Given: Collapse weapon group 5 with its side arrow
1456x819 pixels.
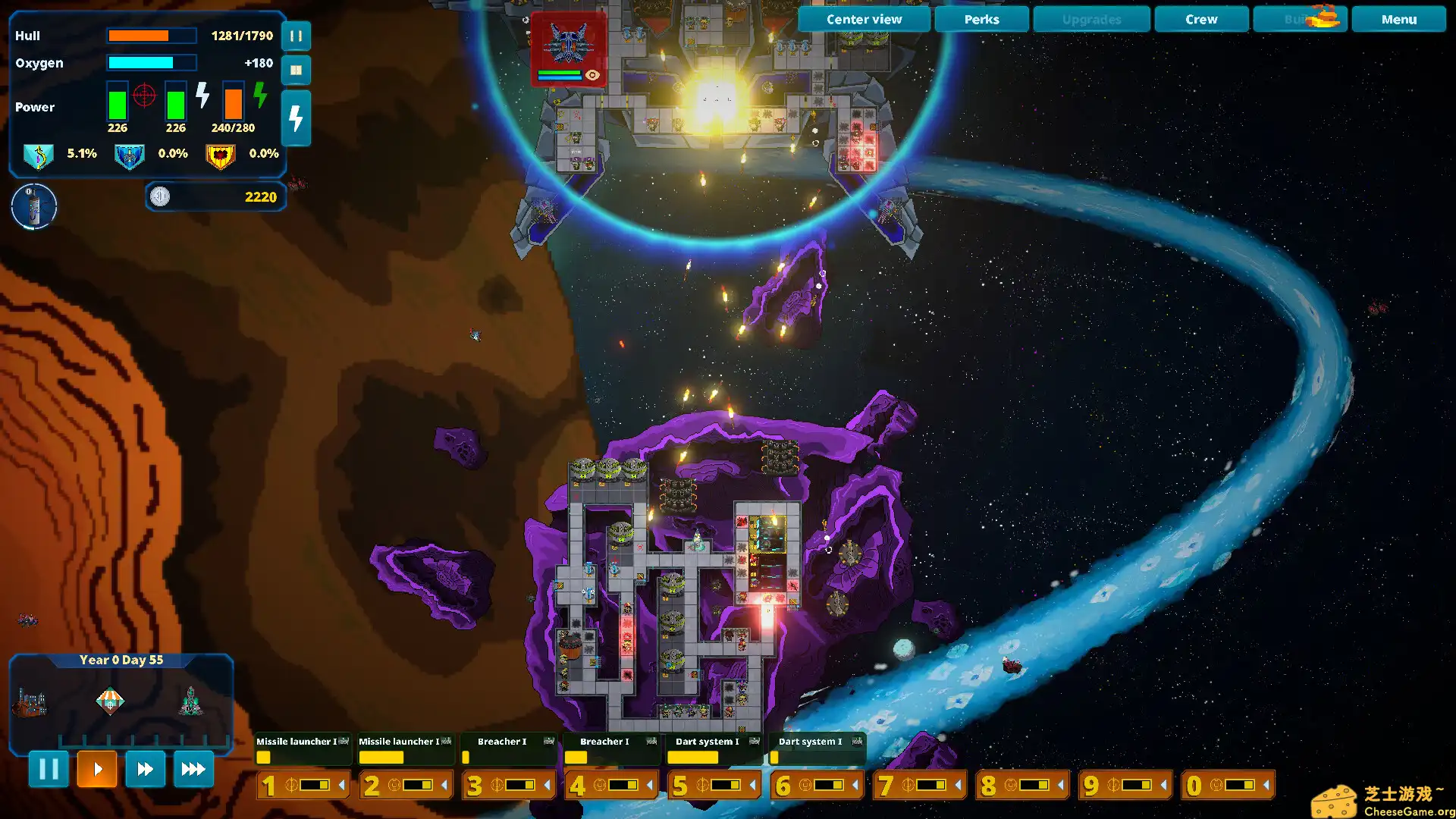Looking at the screenshot, I should 753,785.
